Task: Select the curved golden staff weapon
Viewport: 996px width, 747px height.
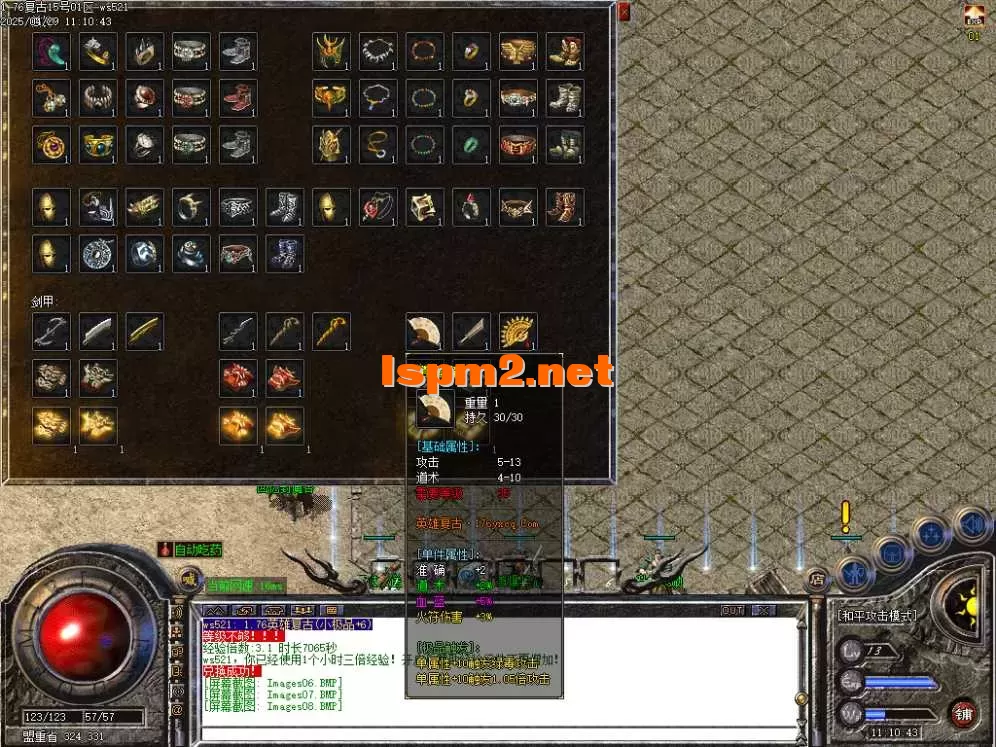Action: coord(331,331)
